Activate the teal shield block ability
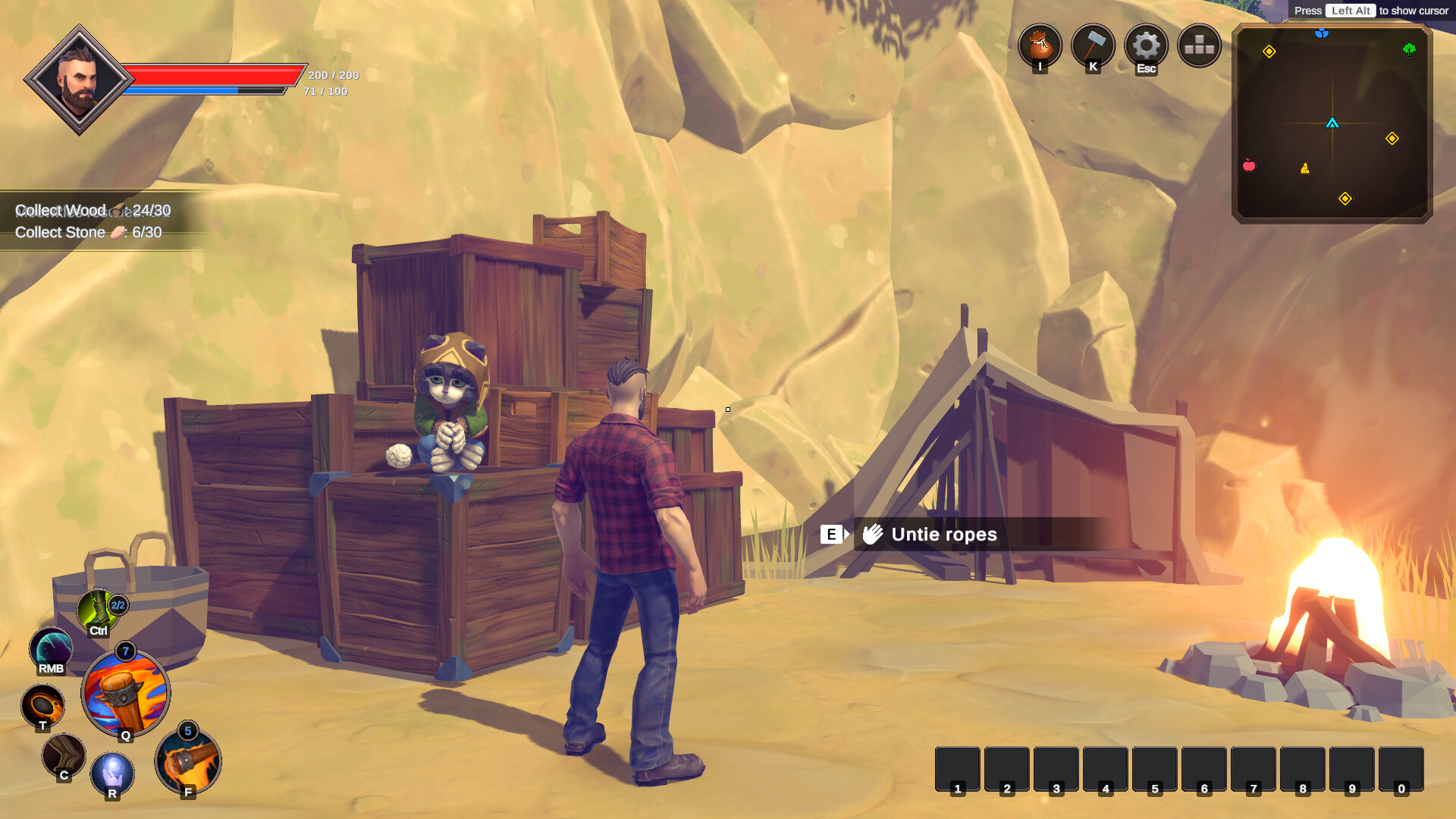This screenshot has width=1456, height=819. 51,650
